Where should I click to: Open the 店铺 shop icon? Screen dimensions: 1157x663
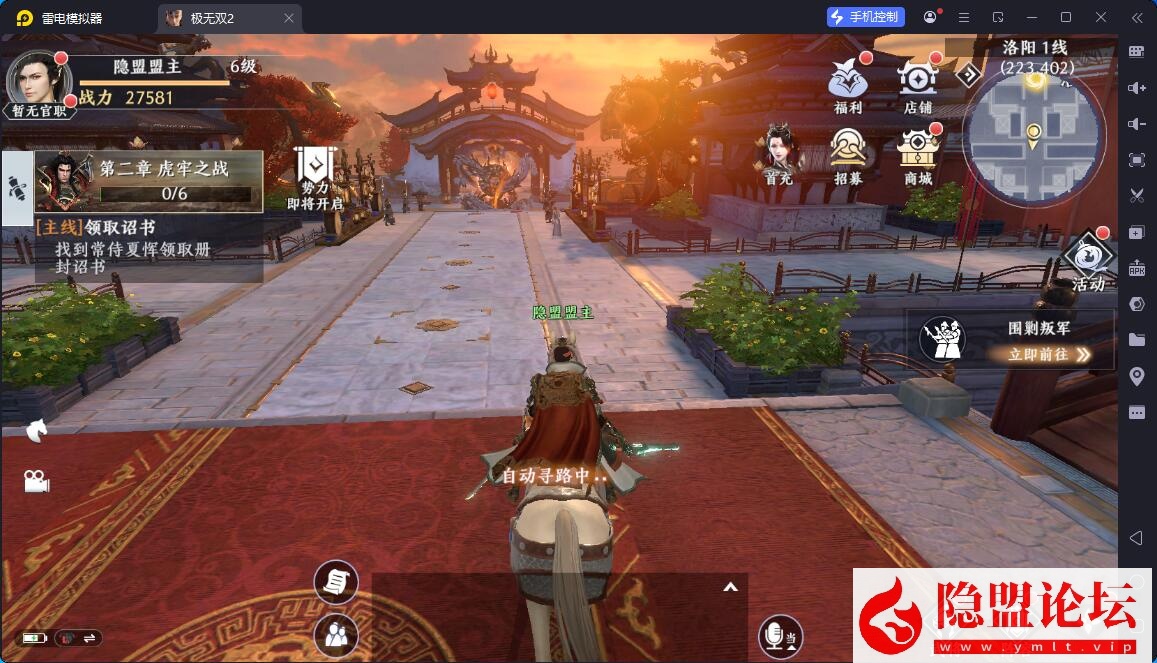point(917,82)
